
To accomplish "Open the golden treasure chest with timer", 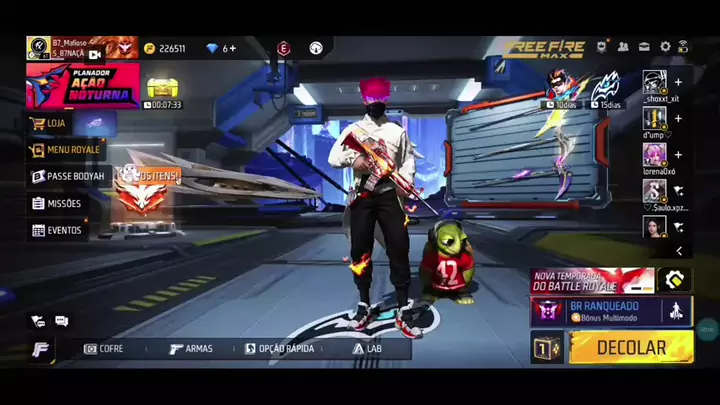I will 161,88.
